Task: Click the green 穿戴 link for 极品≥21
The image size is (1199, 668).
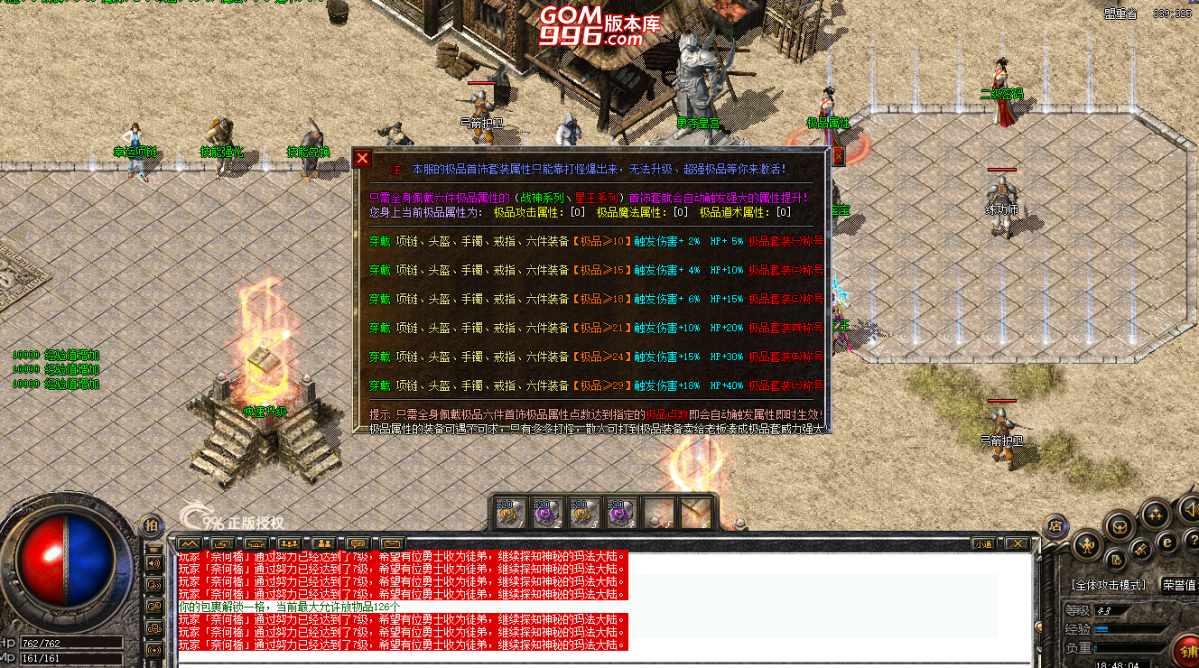Action: pos(379,327)
